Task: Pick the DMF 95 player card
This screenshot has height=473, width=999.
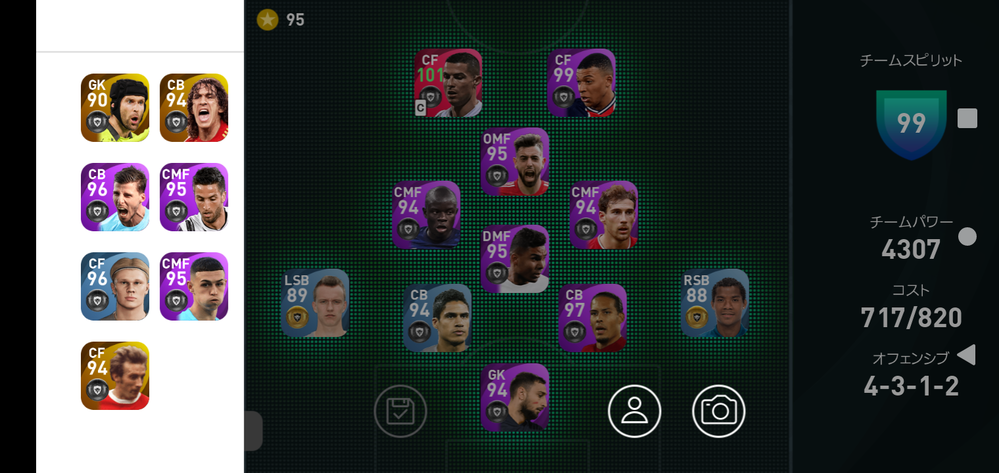Action: 515,258
